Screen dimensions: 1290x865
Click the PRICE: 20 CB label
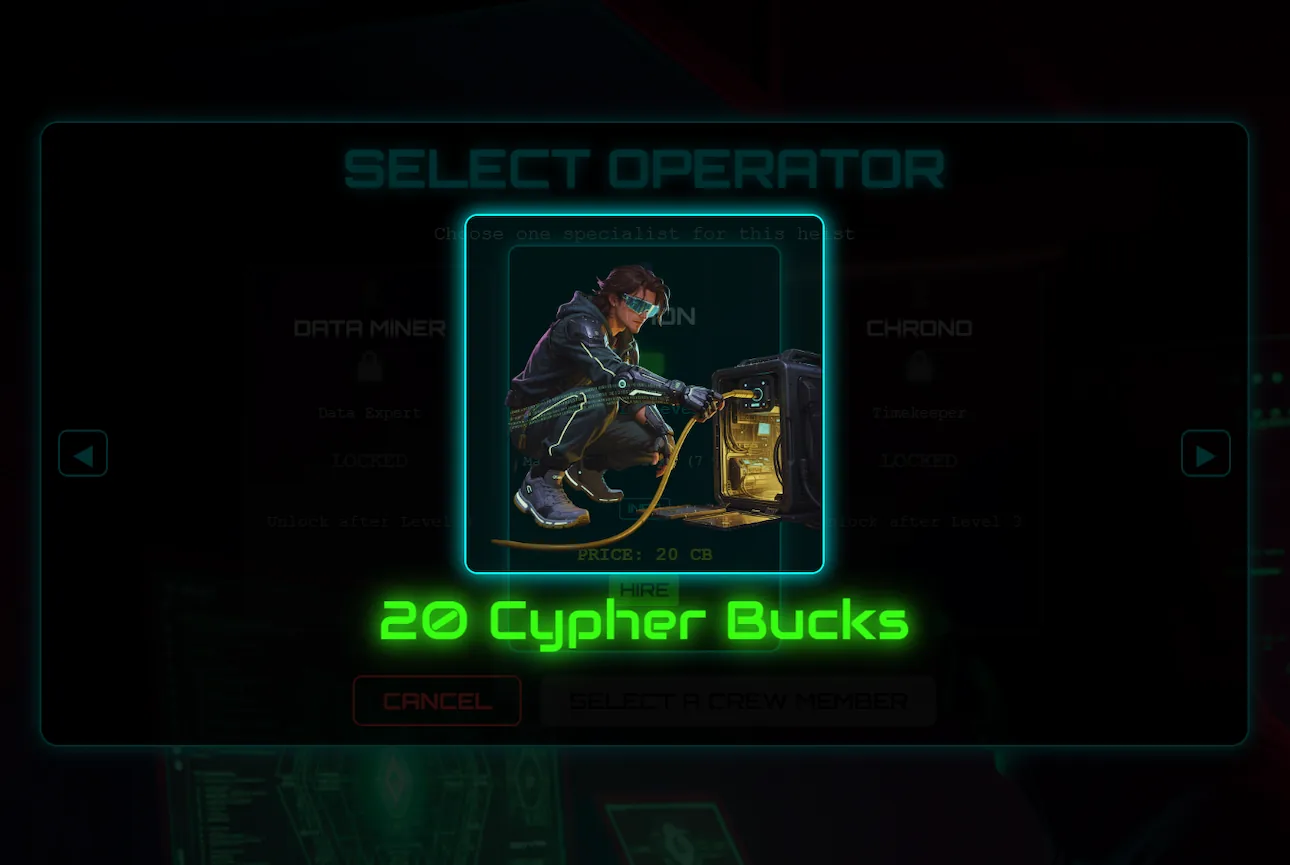tap(643, 554)
